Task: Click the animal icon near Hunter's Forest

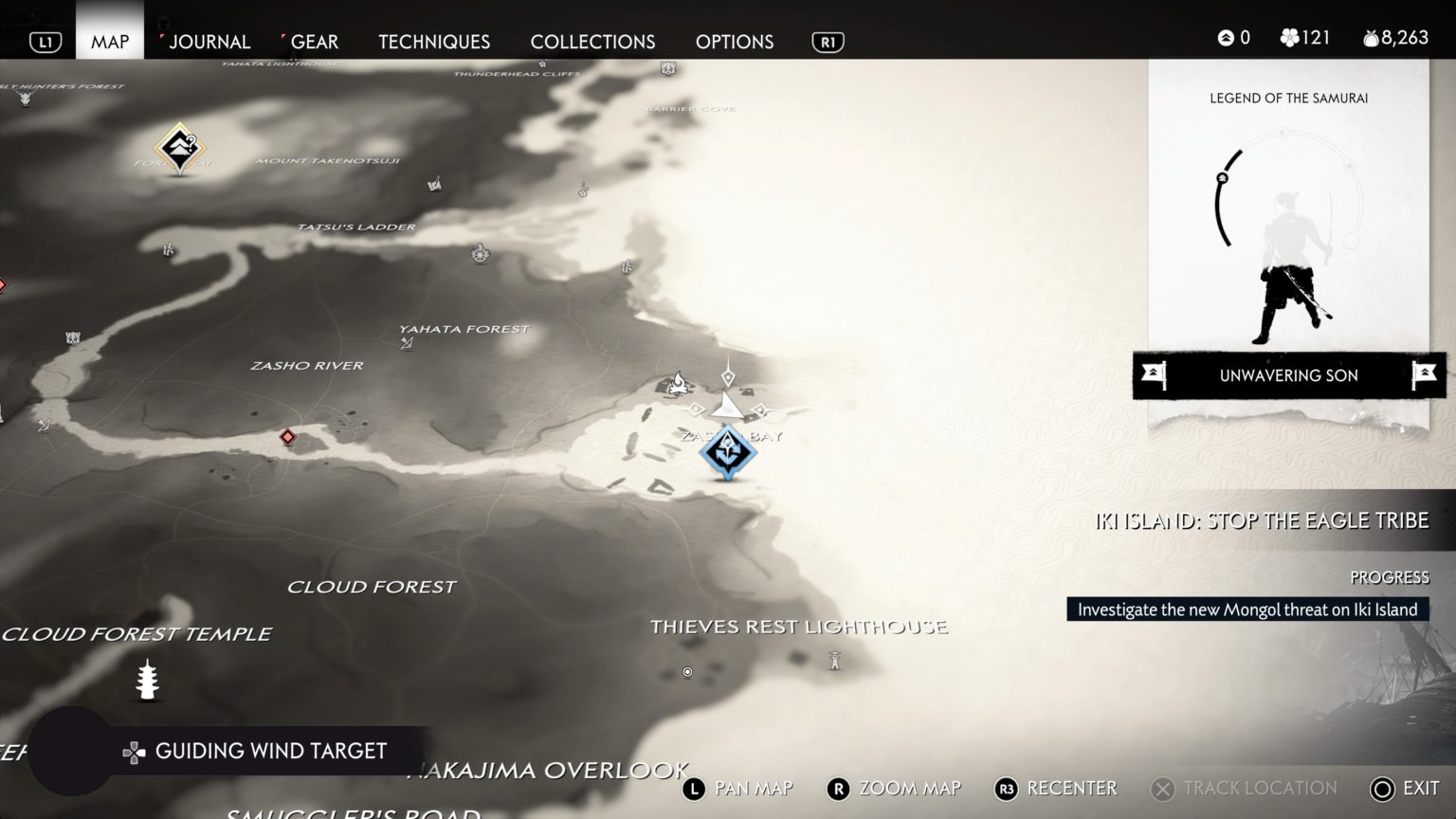Action: pyautogui.click(x=24, y=99)
